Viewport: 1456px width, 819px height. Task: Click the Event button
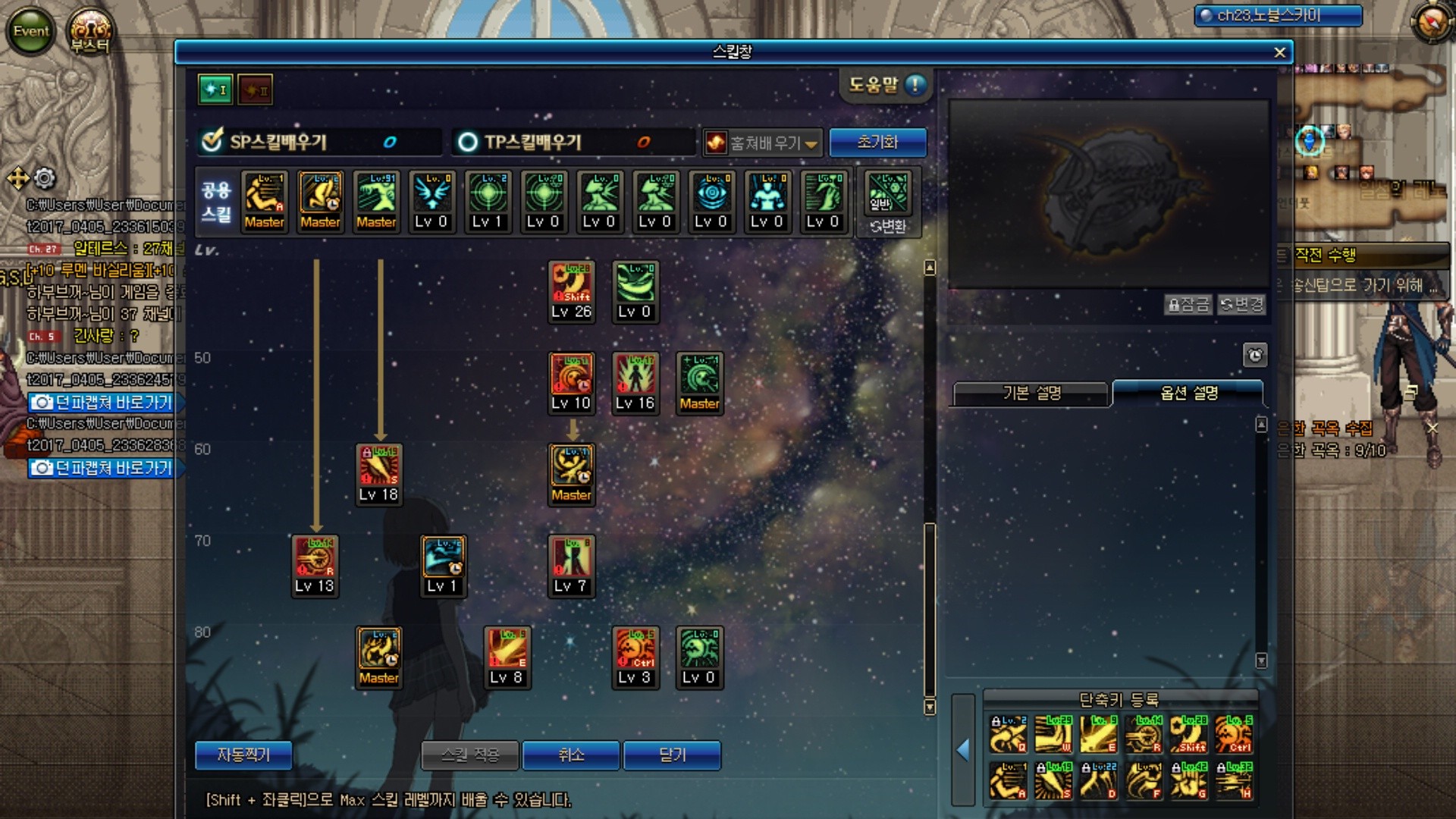click(x=31, y=31)
